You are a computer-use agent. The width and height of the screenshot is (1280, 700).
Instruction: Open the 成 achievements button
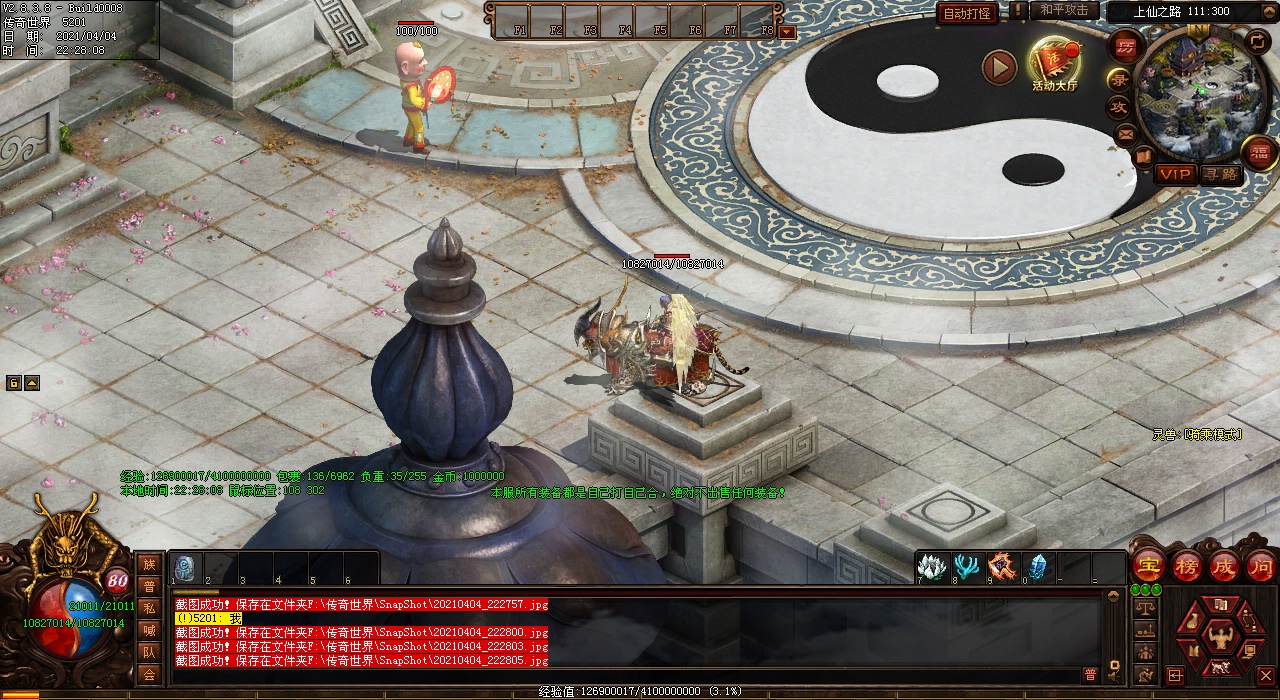point(1224,565)
